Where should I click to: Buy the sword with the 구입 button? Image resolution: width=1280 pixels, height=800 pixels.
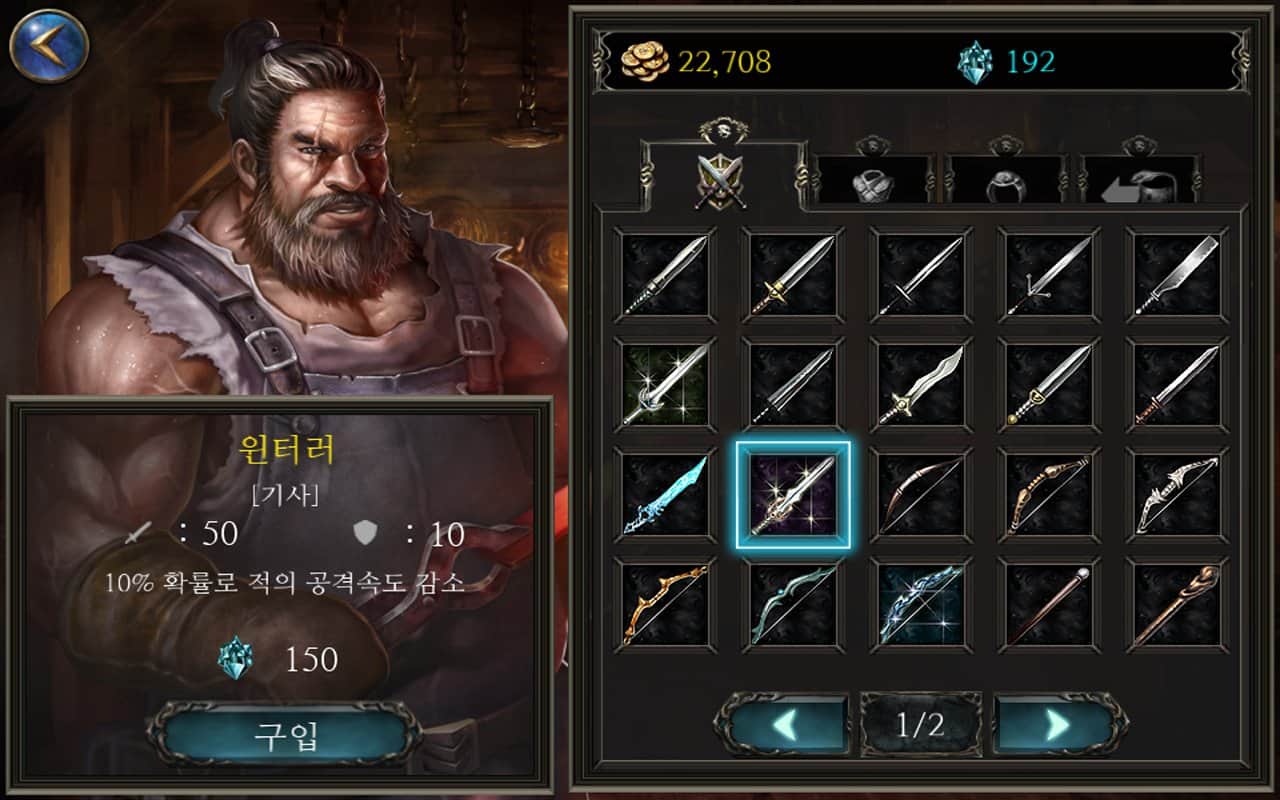285,736
